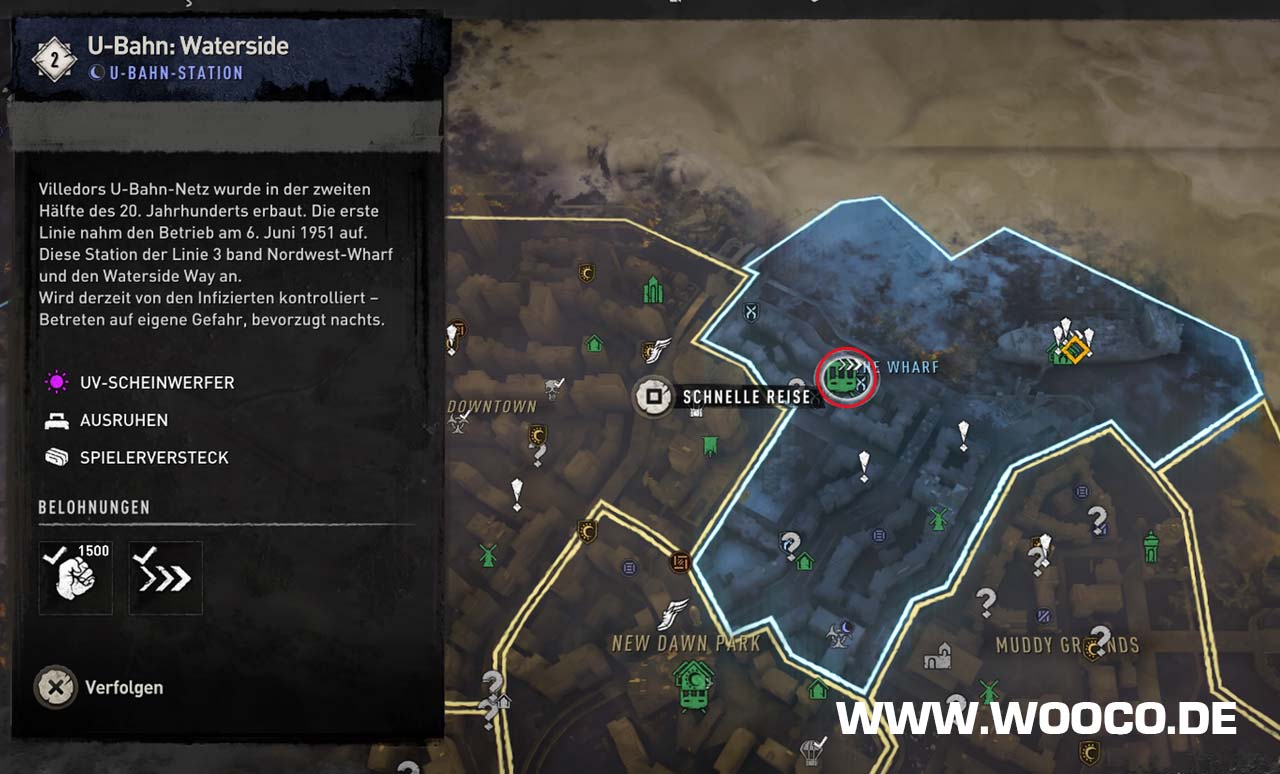Click the Schnelle Reise fast travel marker
The height and width of the screenshot is (774, 1280).
(654, 397)
